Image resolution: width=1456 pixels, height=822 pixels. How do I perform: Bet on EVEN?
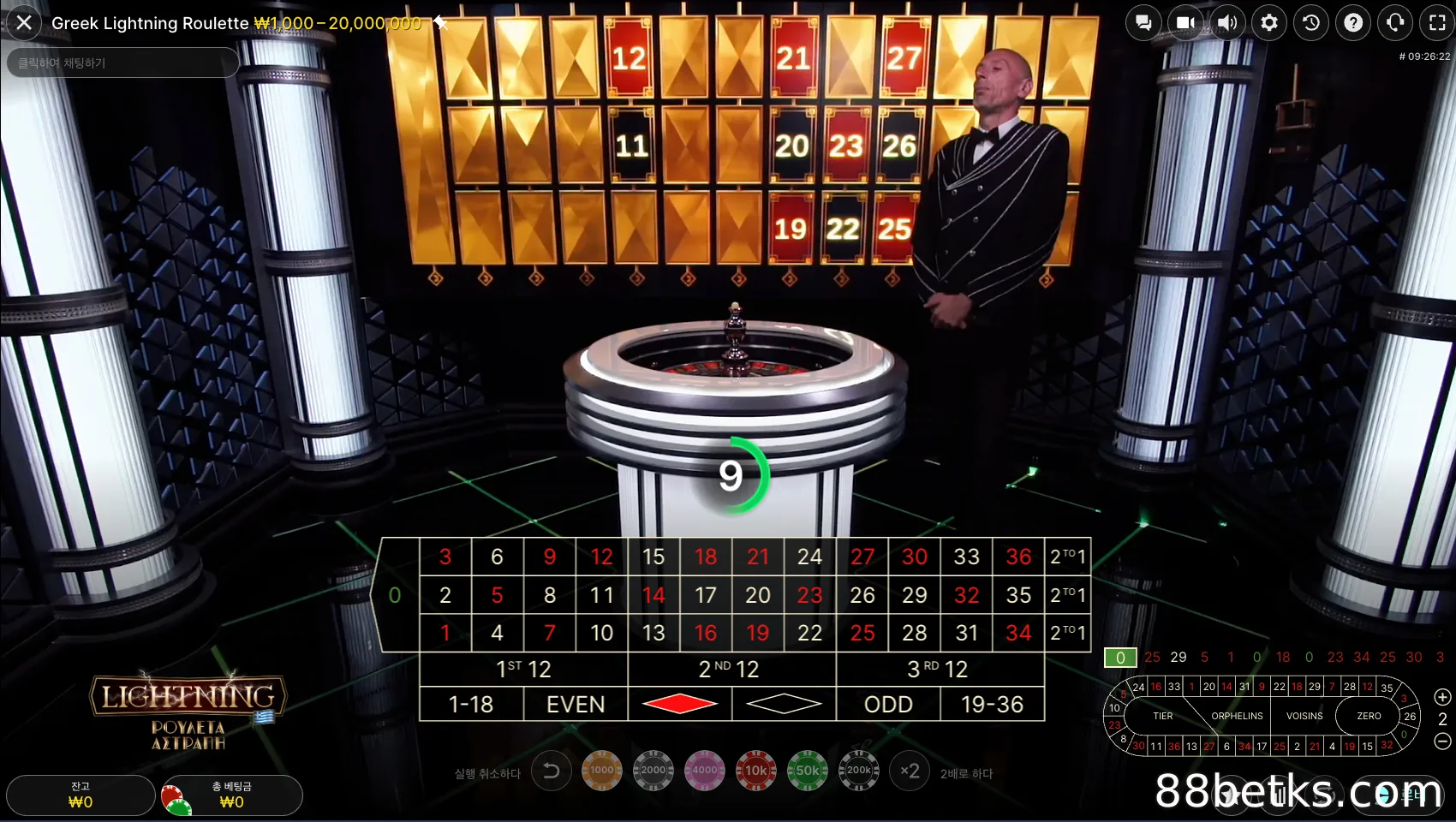click(576, 704)
